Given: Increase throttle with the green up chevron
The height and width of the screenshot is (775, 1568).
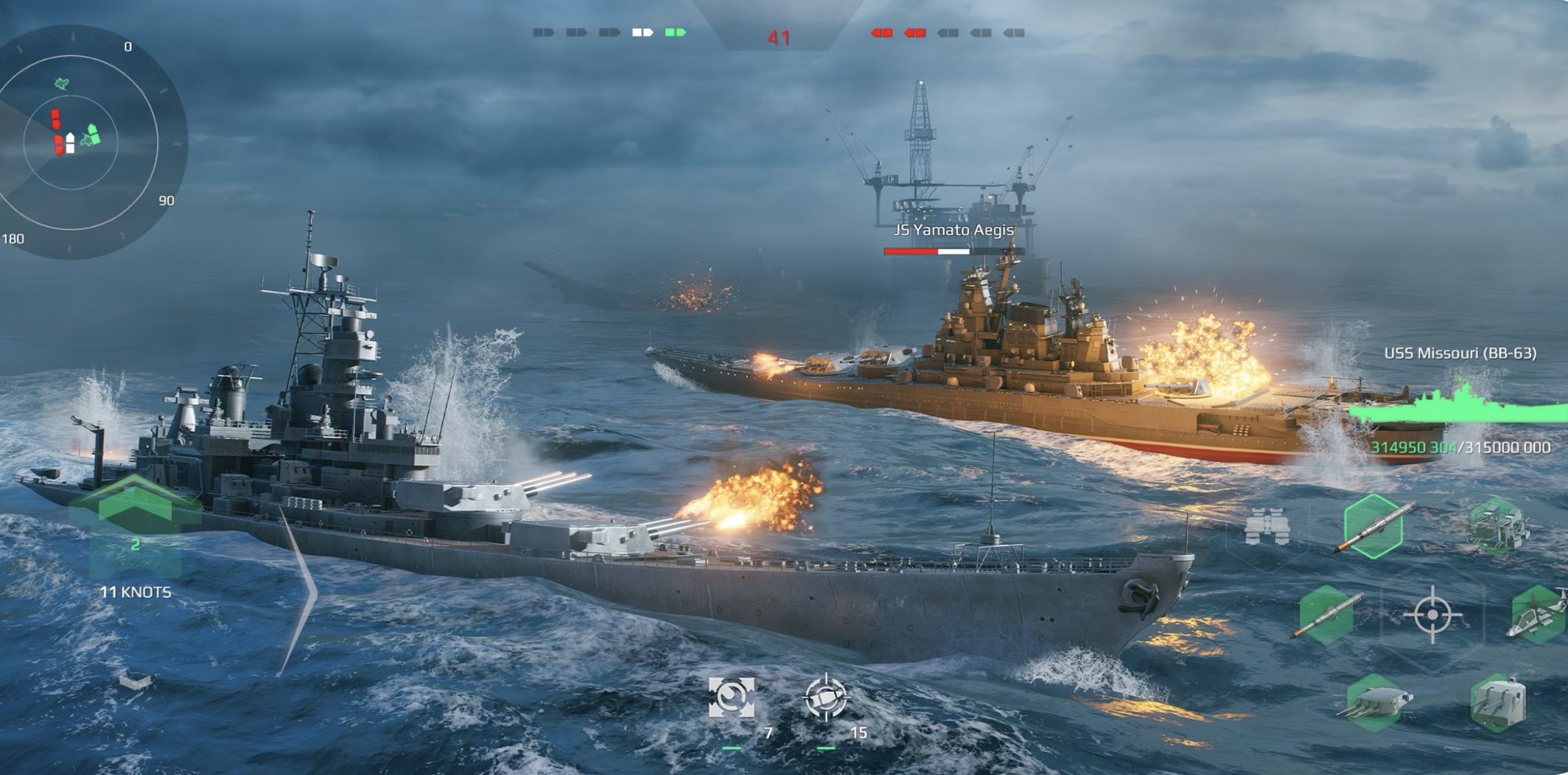Looking at the screenshot, I should pos(134,501).
